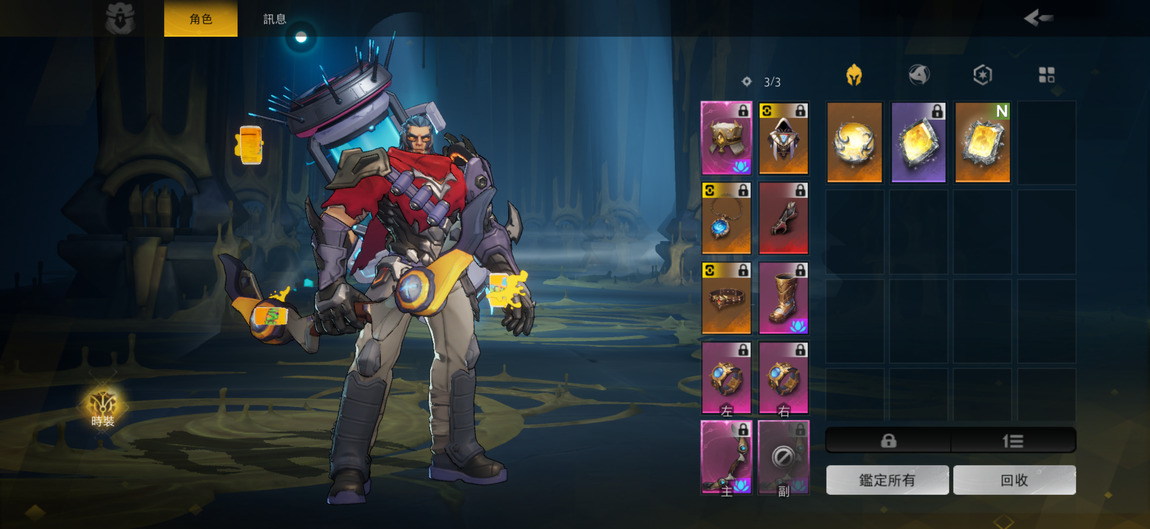The width and height of the screenshot is (1150, 529).
Task: Select the equipped chest armor slot
Action: [726, 138]
